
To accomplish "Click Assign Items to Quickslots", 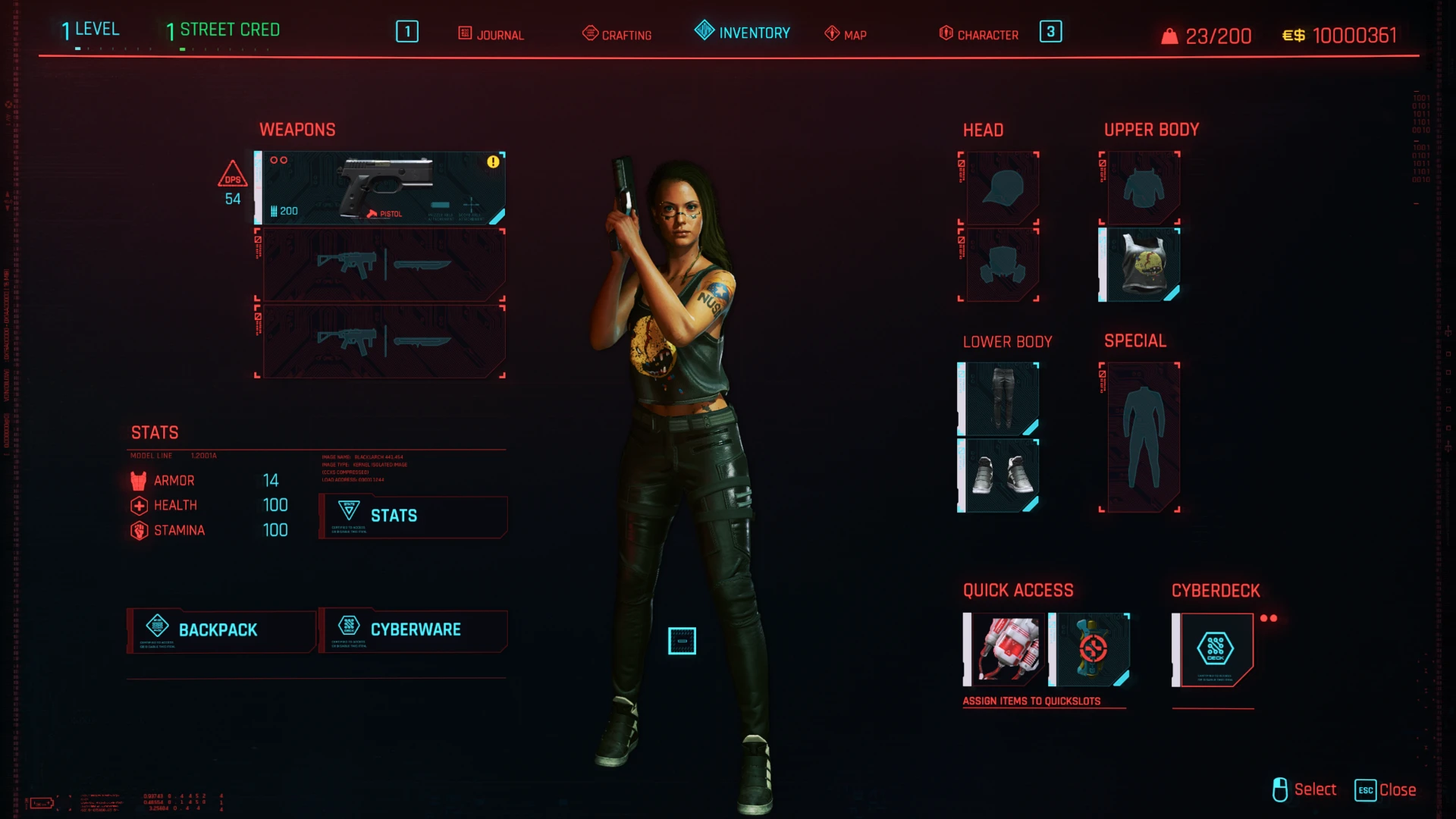I will tap(1032, 701).
